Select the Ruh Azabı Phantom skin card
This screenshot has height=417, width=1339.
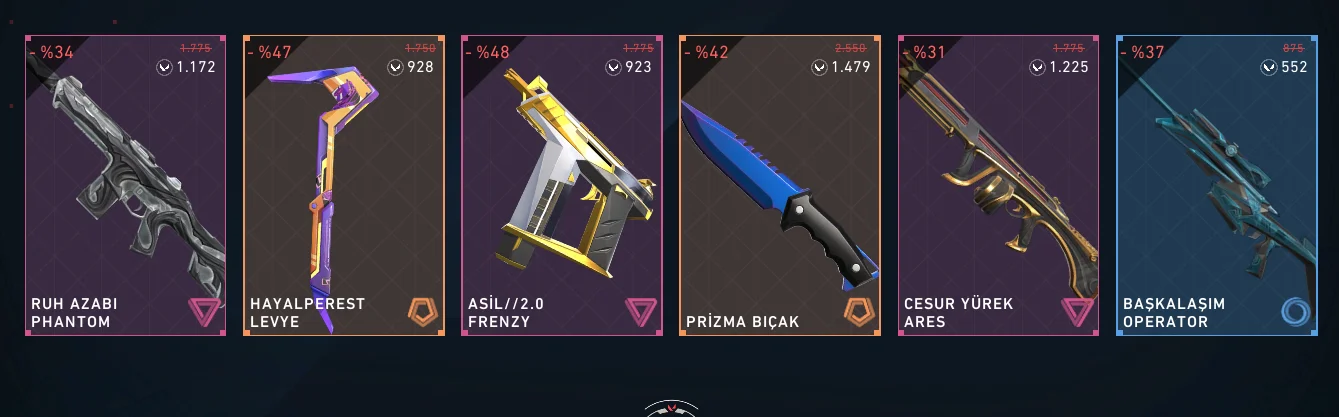pyautogui.click(x=125, y=186)
